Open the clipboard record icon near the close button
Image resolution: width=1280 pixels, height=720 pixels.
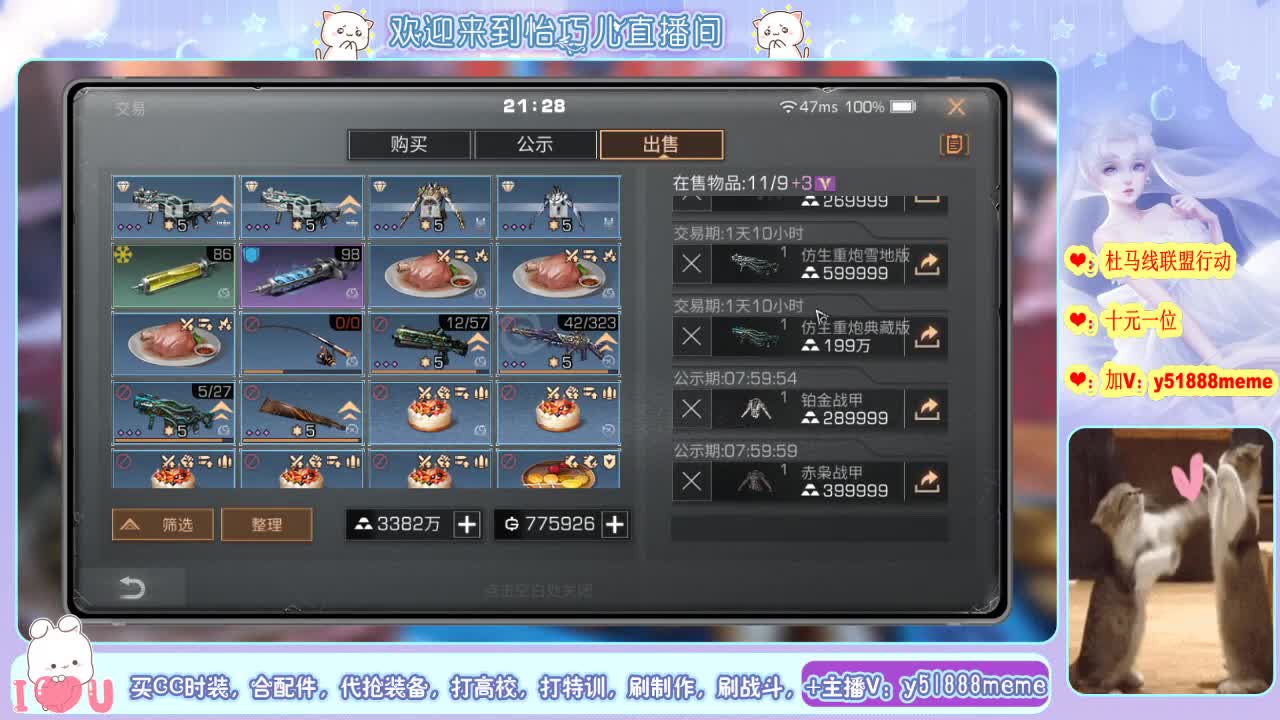coord(953,144)
